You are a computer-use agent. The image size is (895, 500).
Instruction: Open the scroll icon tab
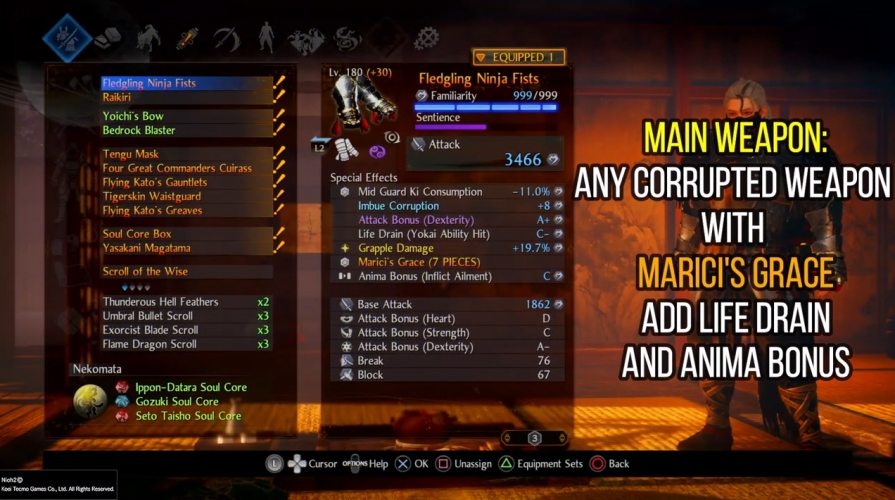click(x=188, y=39)
